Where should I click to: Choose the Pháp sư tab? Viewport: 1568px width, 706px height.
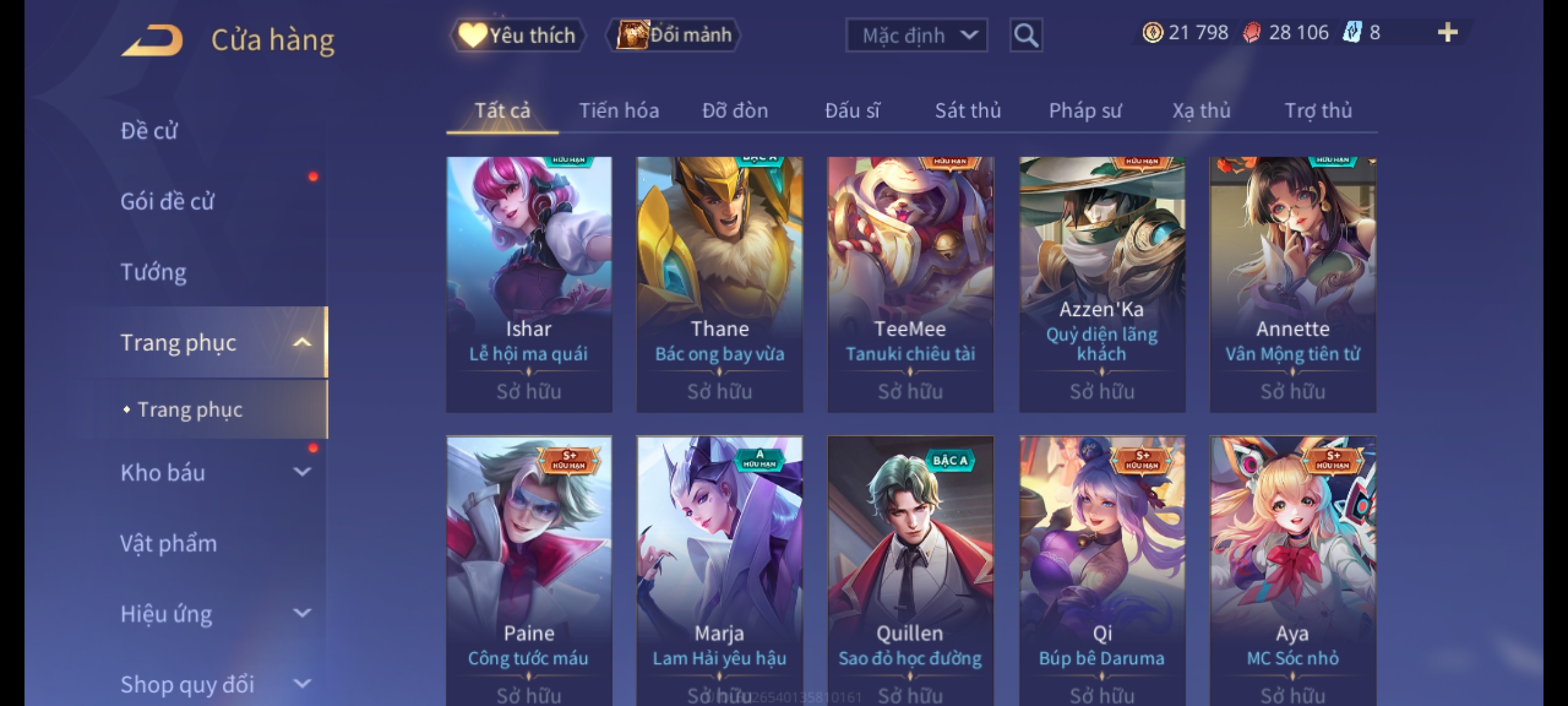coord(1085,111)
